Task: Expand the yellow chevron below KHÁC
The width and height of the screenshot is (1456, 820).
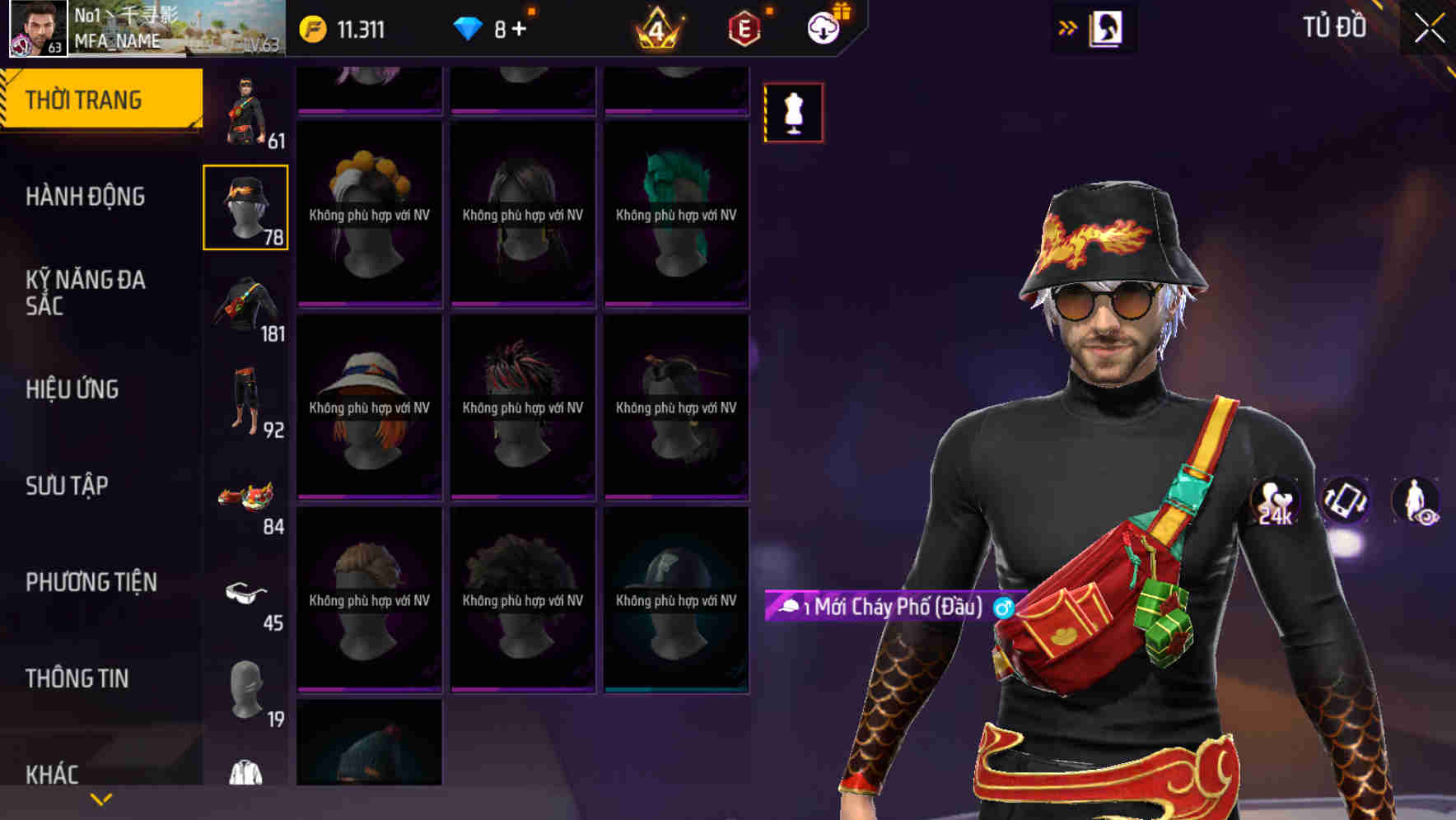Action: tap(101, 798)
